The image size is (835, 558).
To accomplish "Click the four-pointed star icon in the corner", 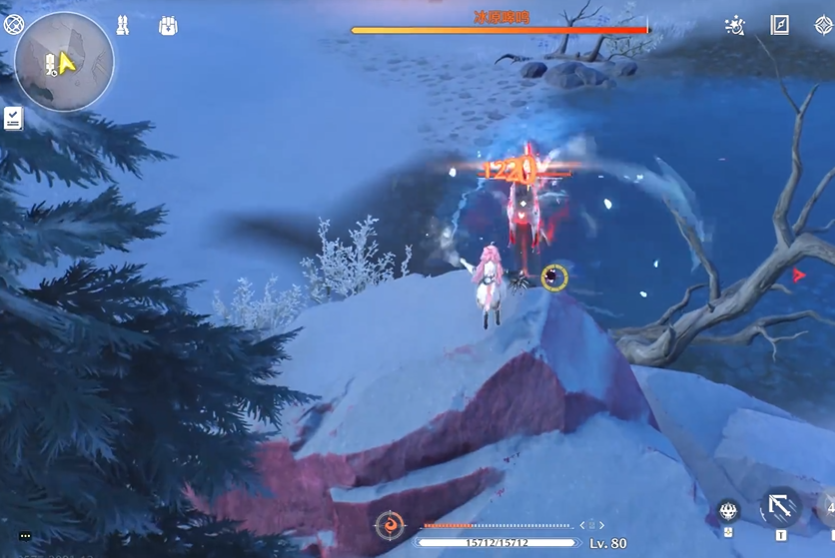I will pyautogui.click(x=823, y=26).
